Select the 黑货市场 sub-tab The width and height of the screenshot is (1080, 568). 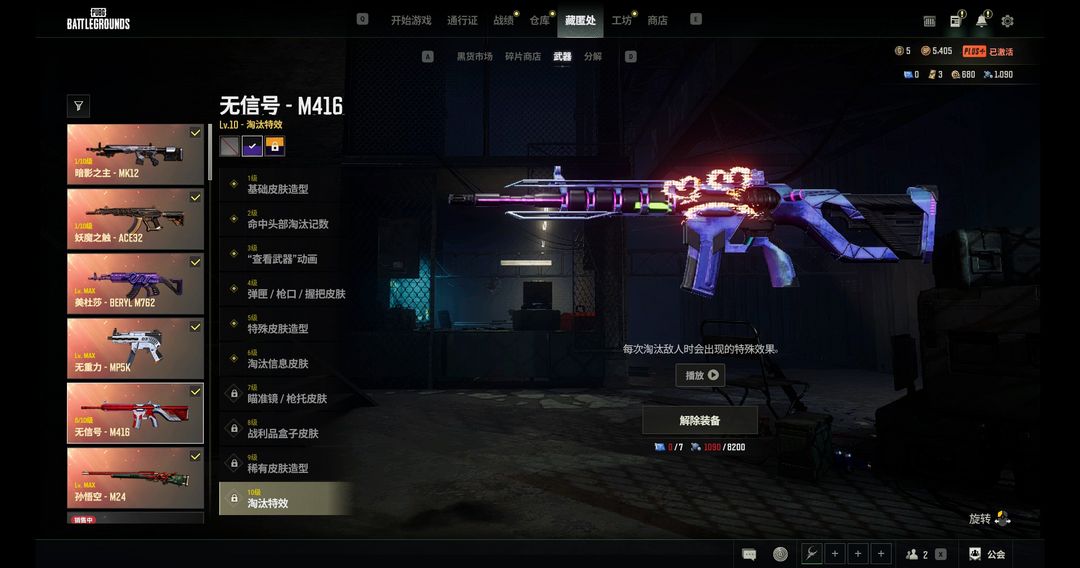(474, 57)
